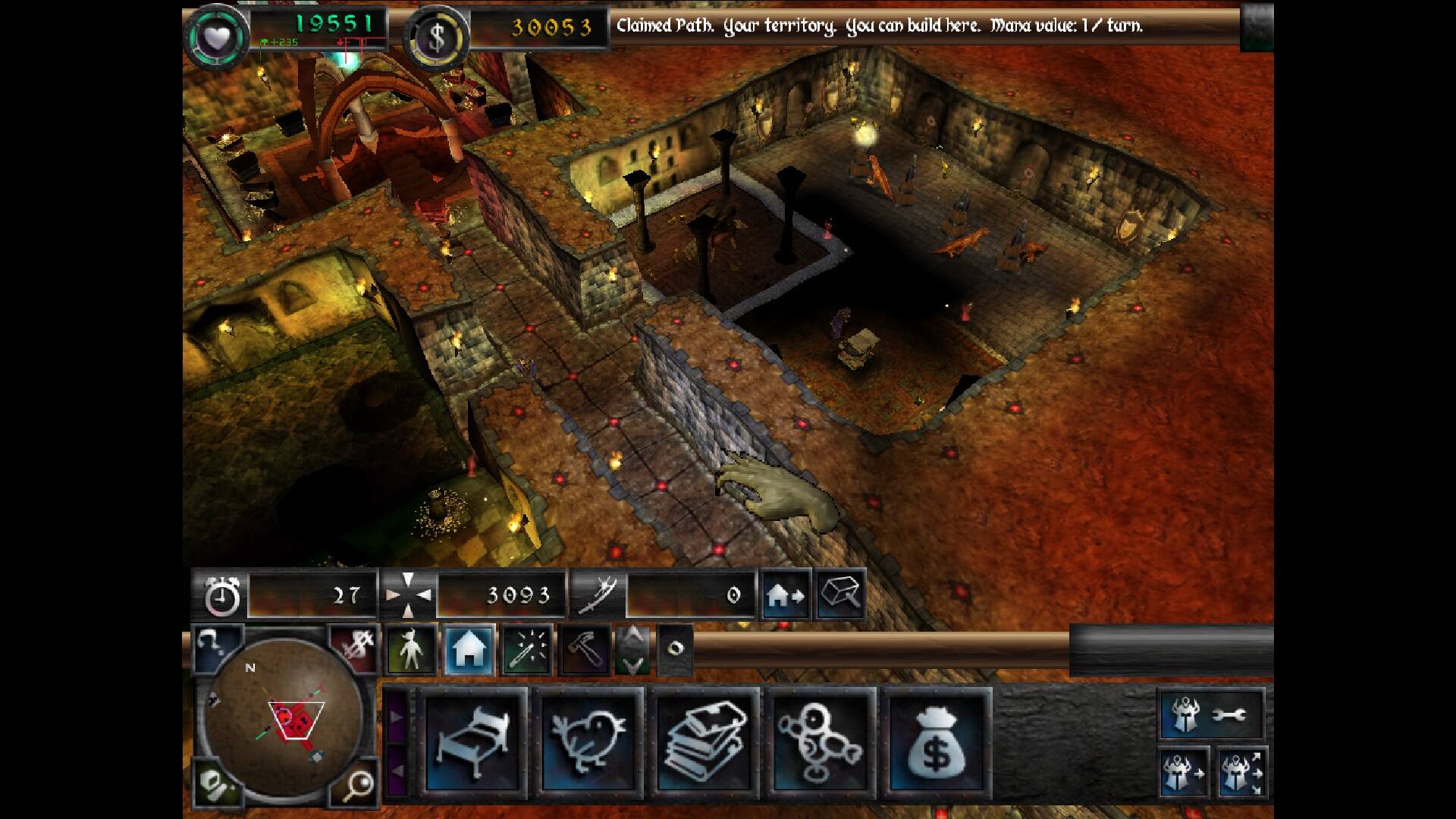Select the Training Room dummy icon

pyautogui.click(x=820, y=741)
